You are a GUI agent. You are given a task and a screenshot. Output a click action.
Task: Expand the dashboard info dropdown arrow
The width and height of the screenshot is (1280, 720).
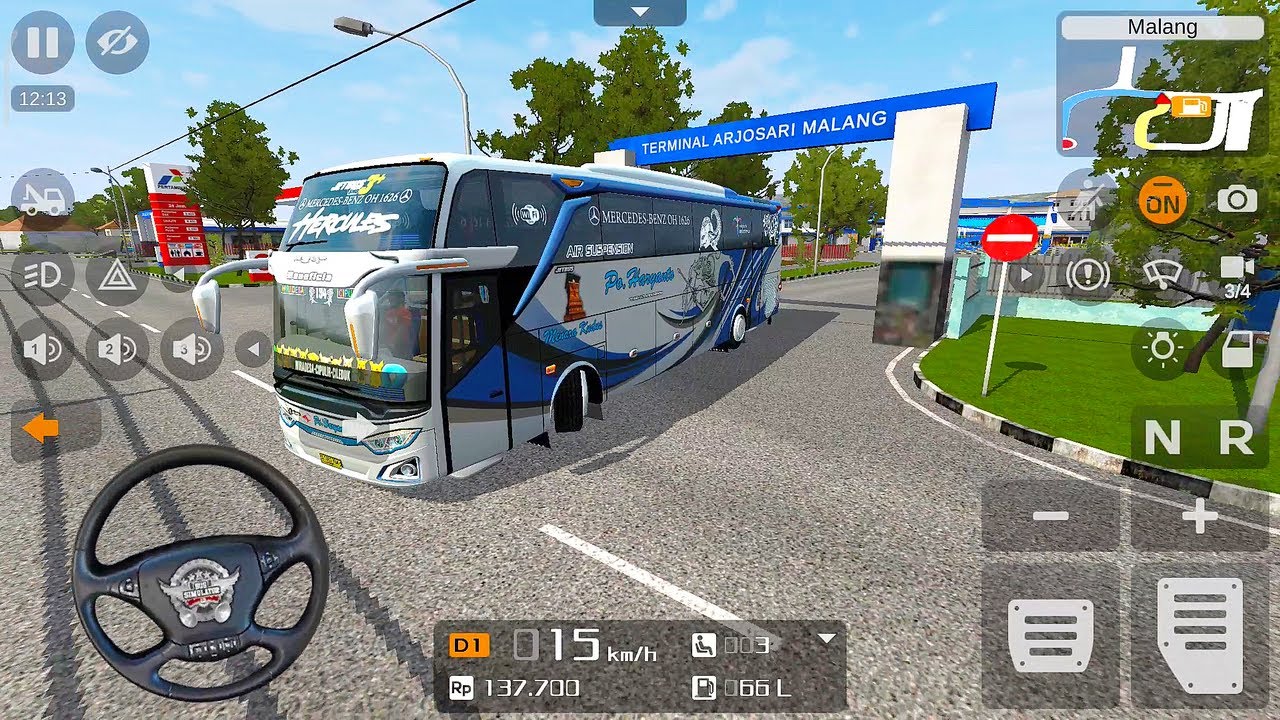click(826, 639)
